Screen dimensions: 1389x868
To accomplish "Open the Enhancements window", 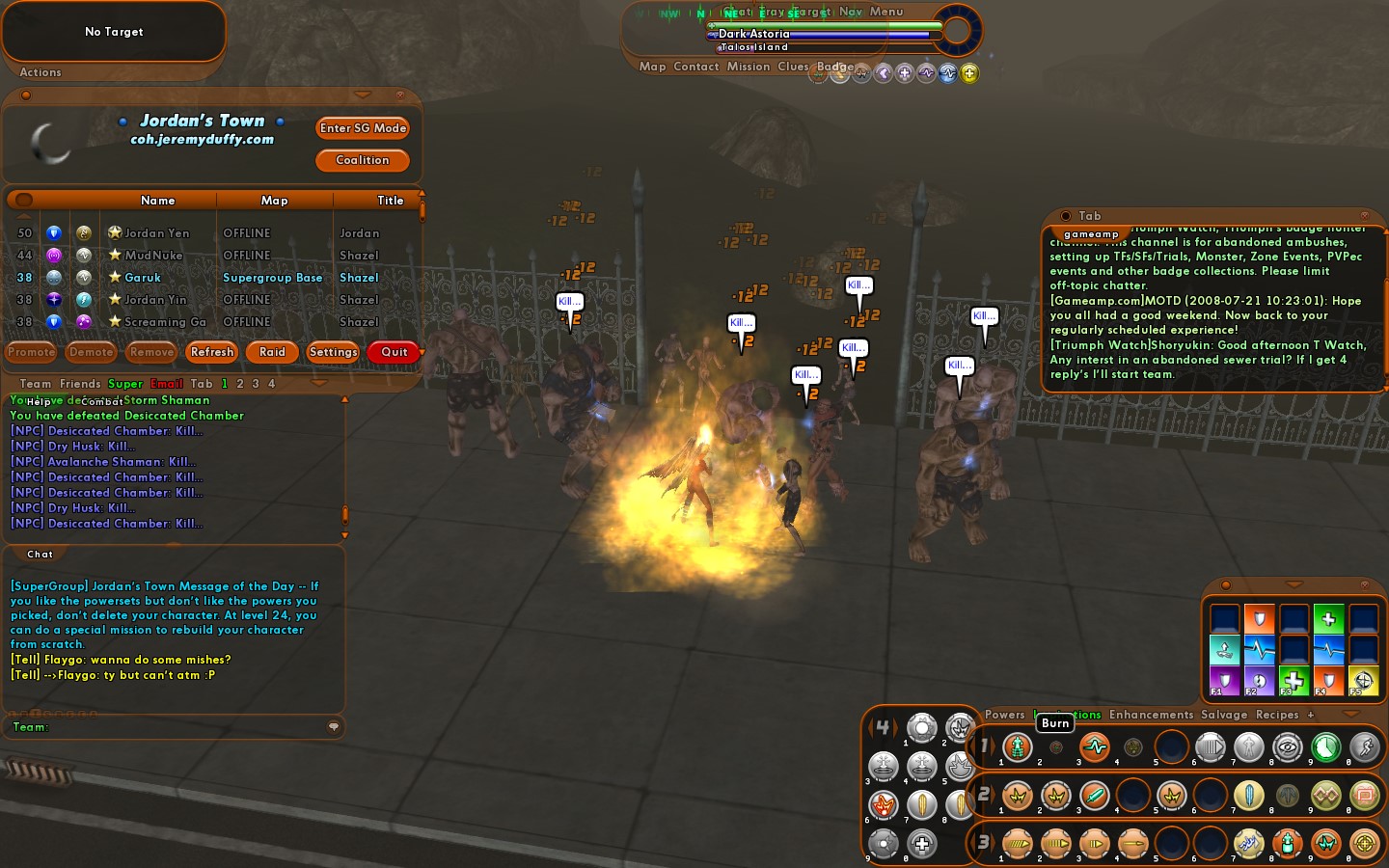I will click(x=1151, y=715).
